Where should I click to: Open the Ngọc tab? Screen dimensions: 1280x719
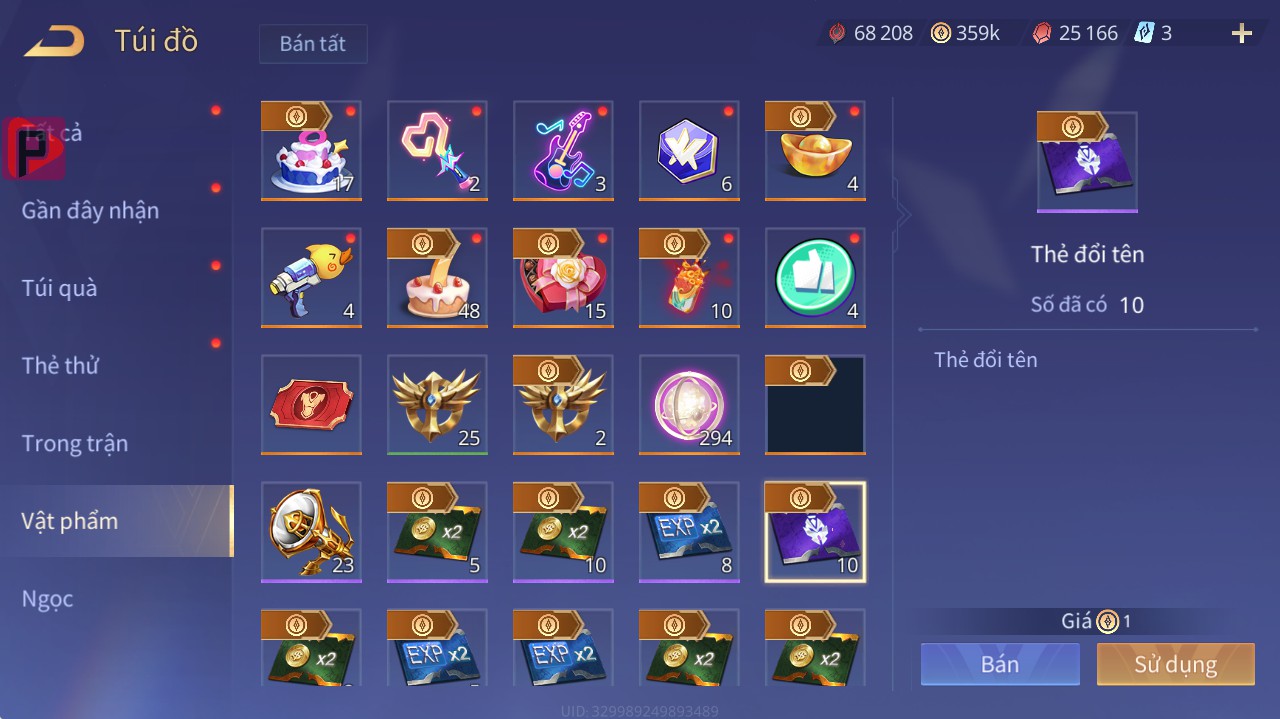point(48,599)
